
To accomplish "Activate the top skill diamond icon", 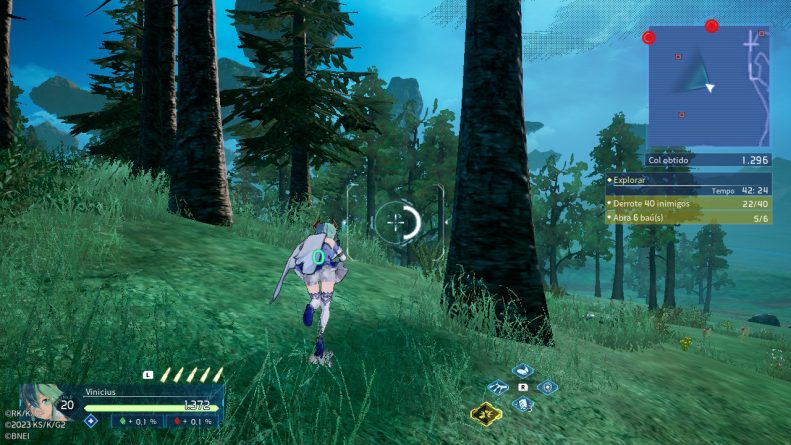I will 522,370.
